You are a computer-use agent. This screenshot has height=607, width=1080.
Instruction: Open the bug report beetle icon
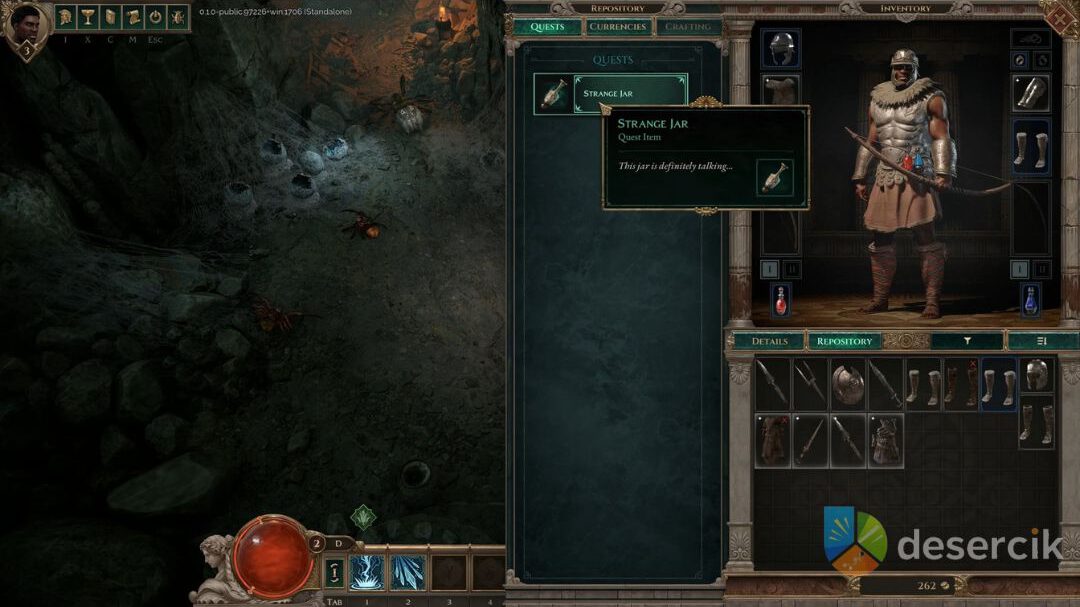coord(177,17)
